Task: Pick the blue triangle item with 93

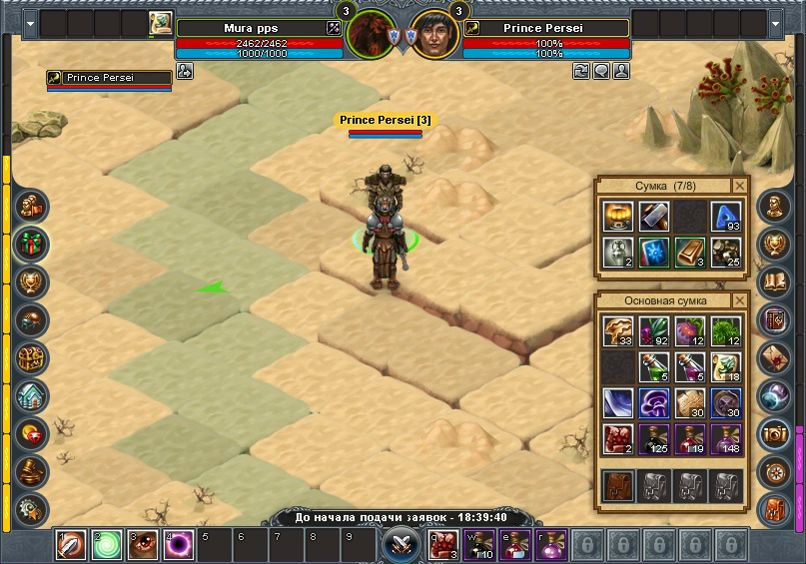Action: pos(725,217)
